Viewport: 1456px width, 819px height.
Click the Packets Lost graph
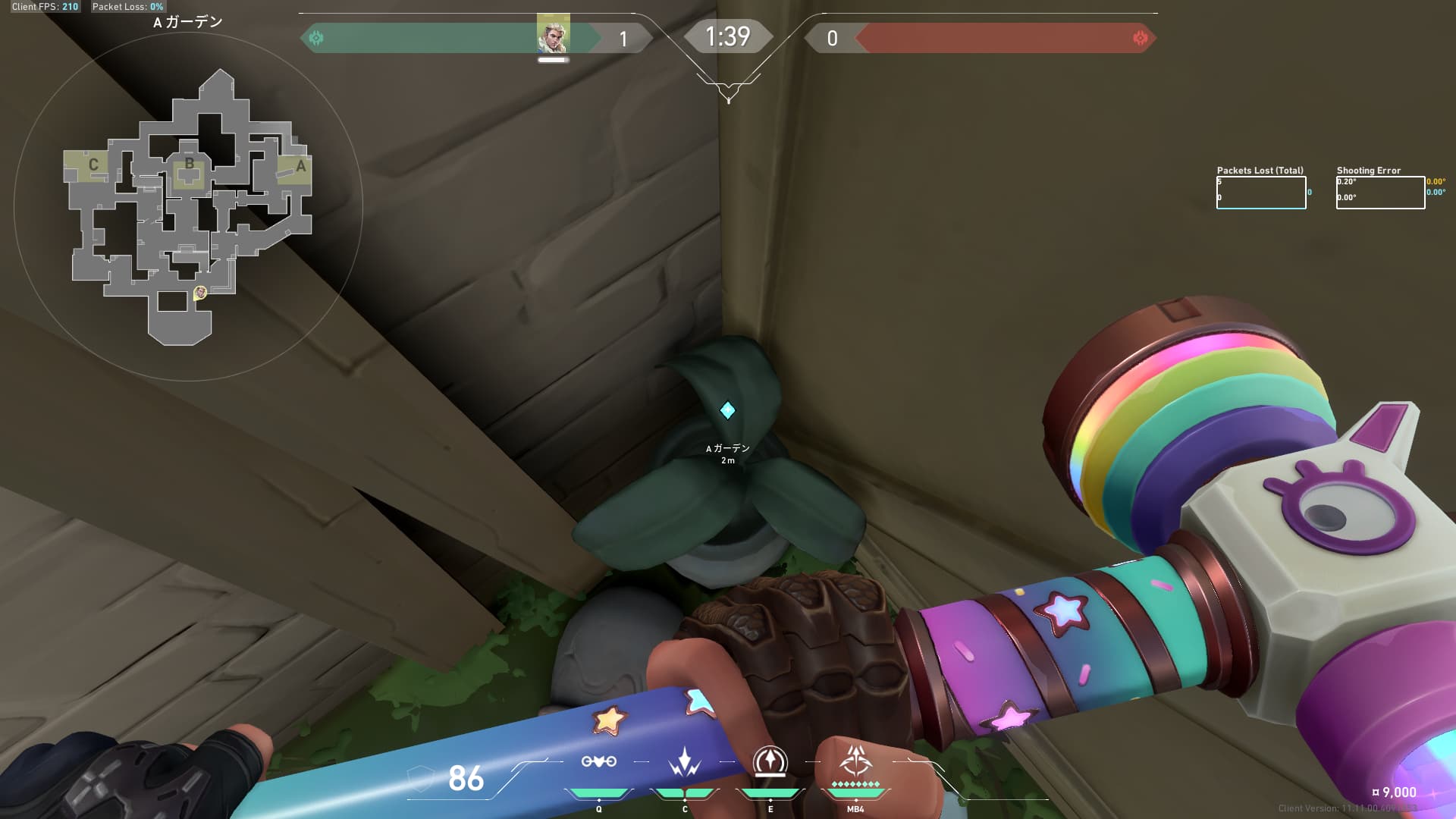tap(1261, 193)
